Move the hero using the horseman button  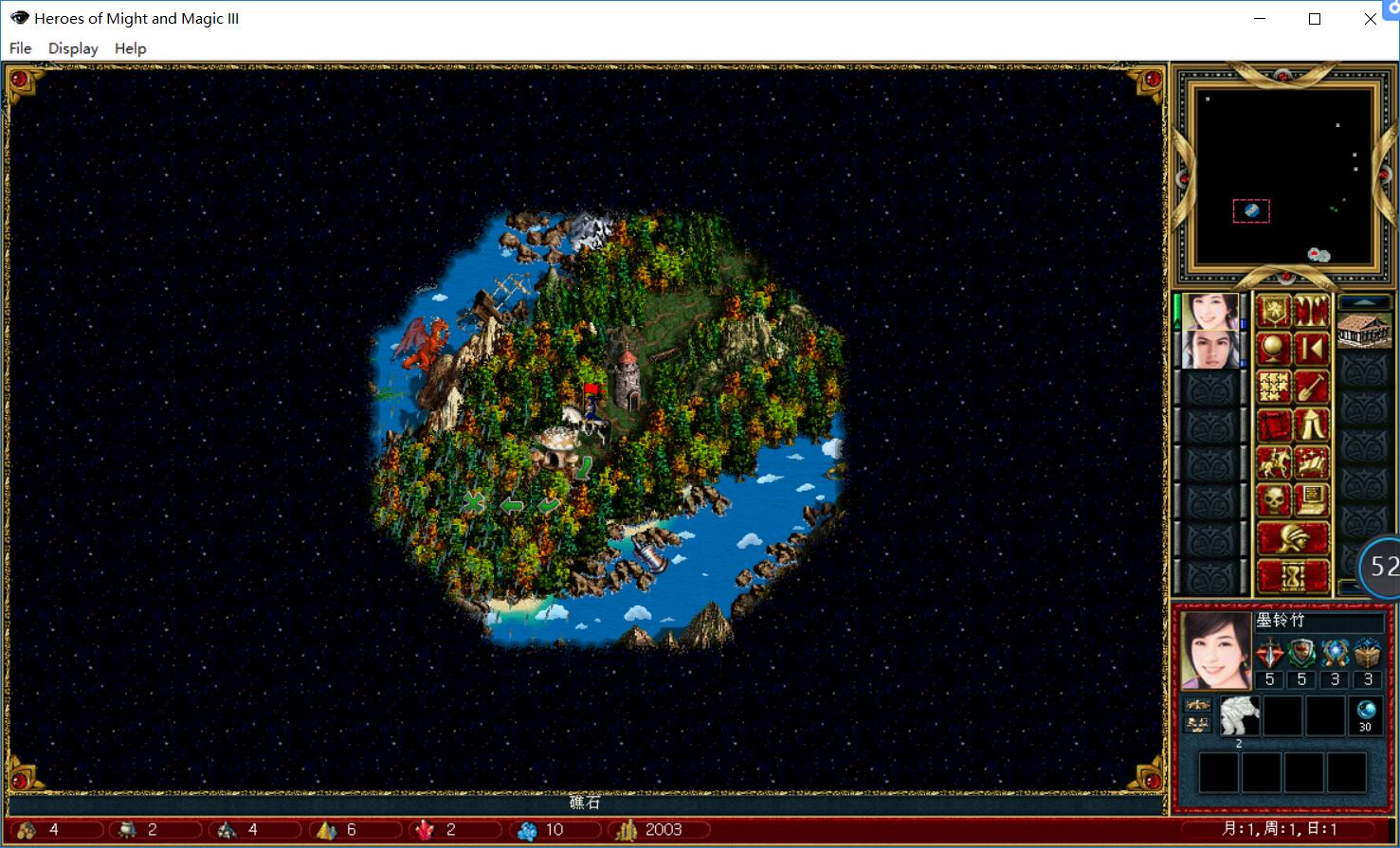[x=1274, y=462]
